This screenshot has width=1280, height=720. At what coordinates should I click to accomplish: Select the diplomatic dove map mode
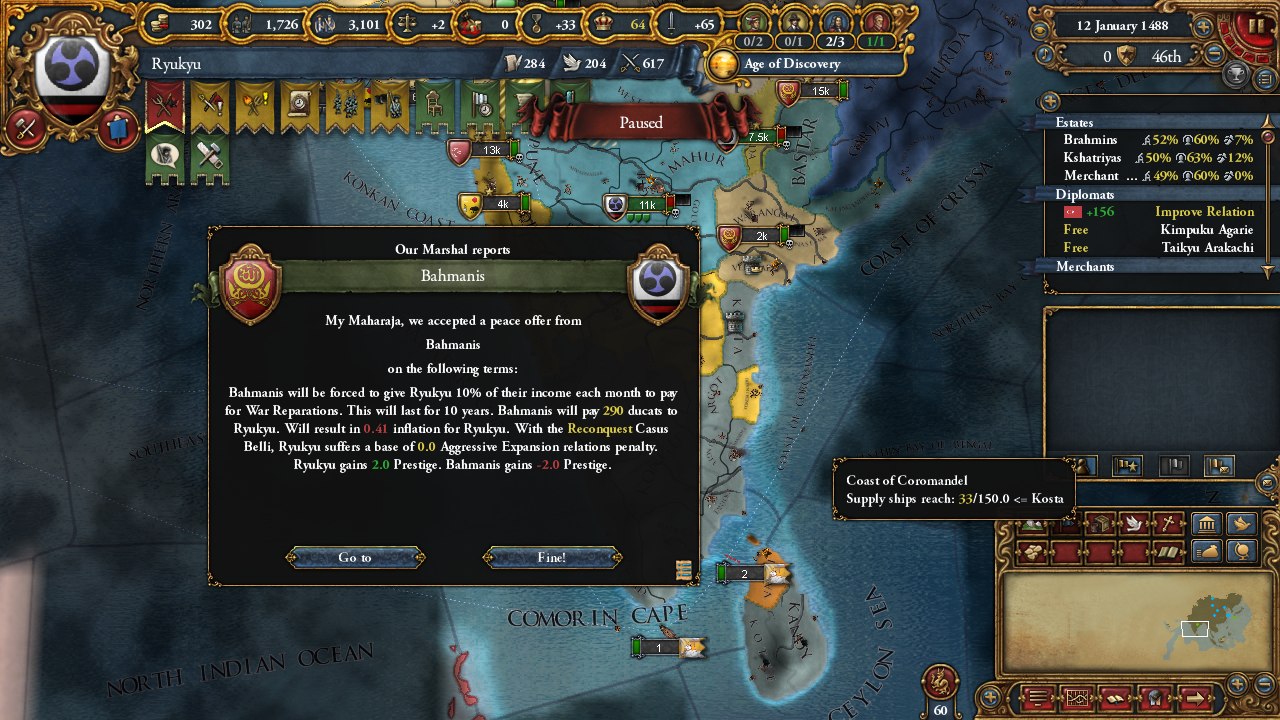point(1134,523)
